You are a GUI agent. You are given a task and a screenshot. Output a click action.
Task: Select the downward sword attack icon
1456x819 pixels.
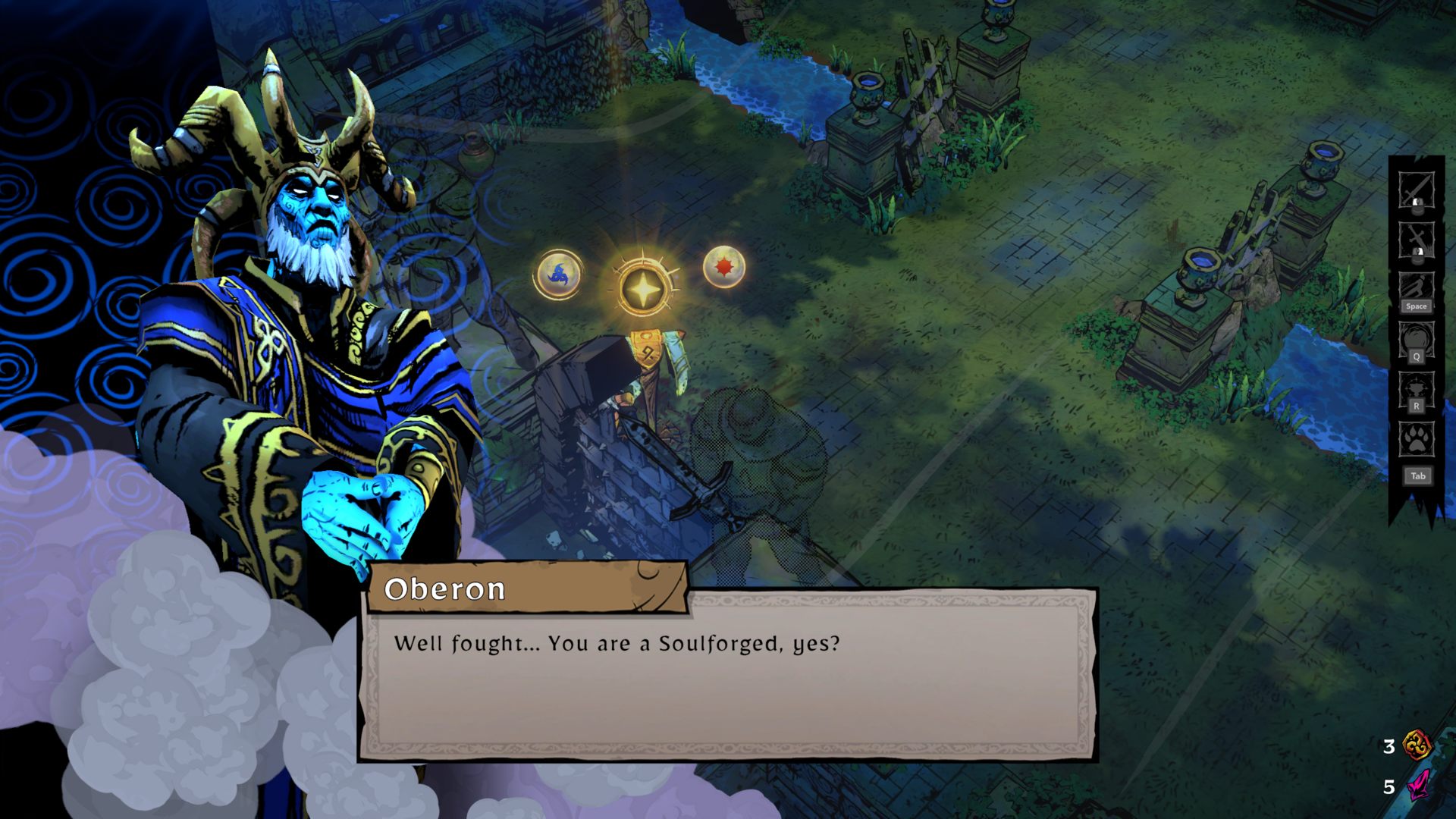(x=1416, y=240)
